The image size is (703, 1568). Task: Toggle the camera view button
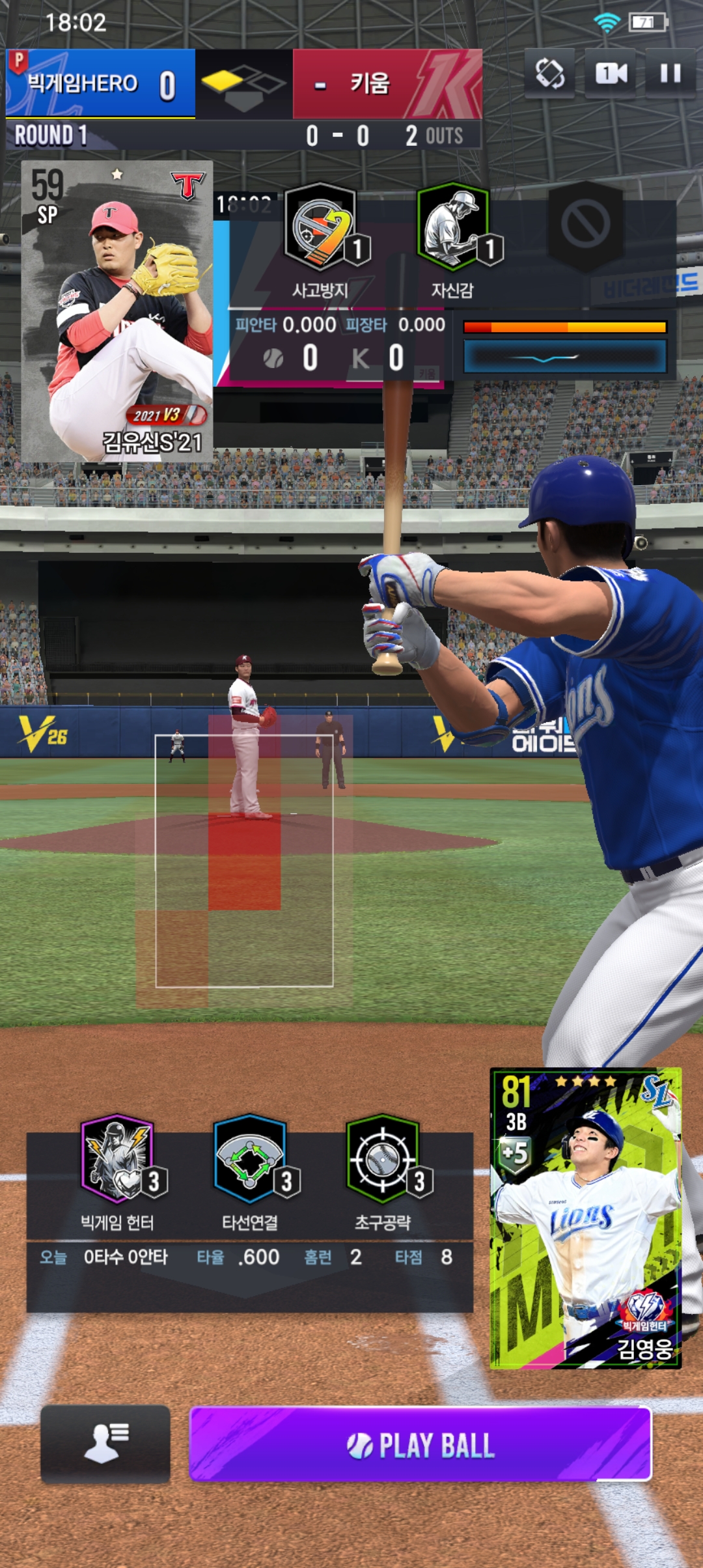pyautogui.click(x=610, y=73)
